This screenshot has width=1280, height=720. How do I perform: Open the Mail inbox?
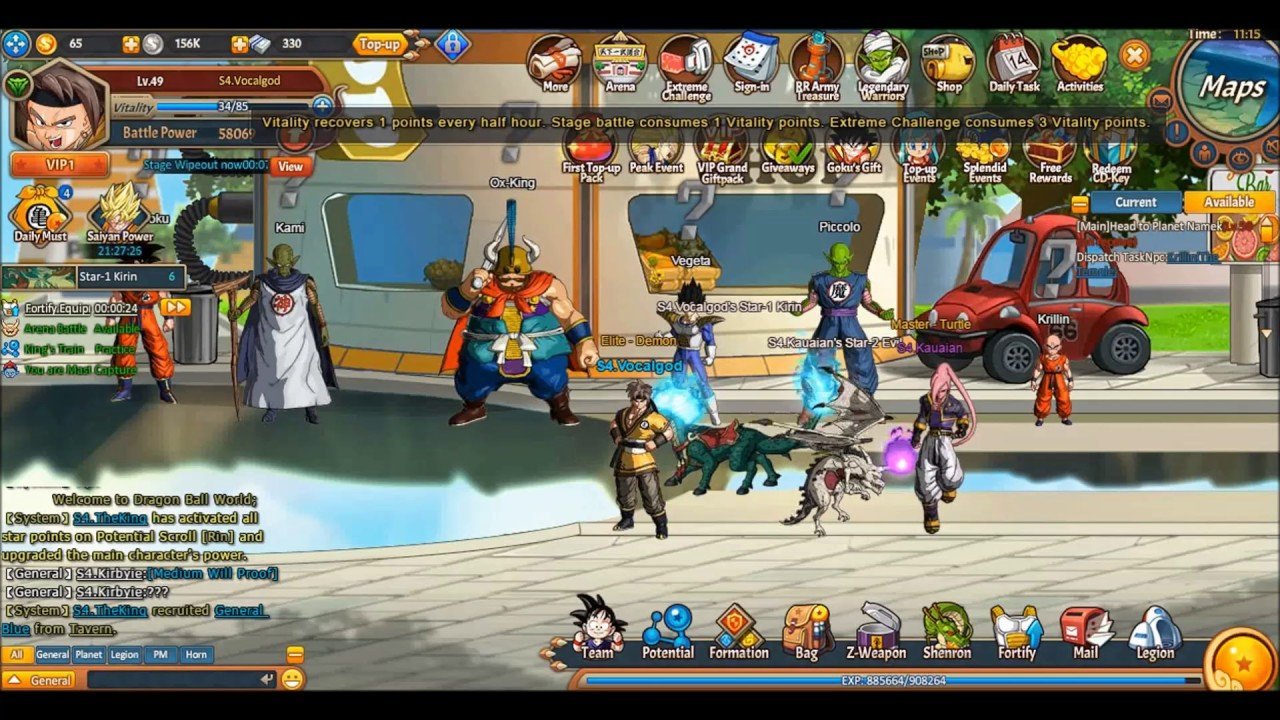1086,632
